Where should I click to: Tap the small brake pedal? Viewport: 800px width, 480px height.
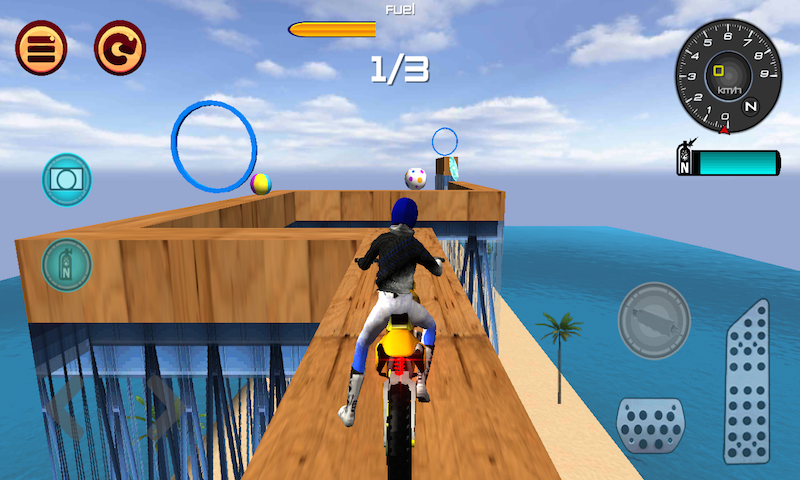pos(650,425)
